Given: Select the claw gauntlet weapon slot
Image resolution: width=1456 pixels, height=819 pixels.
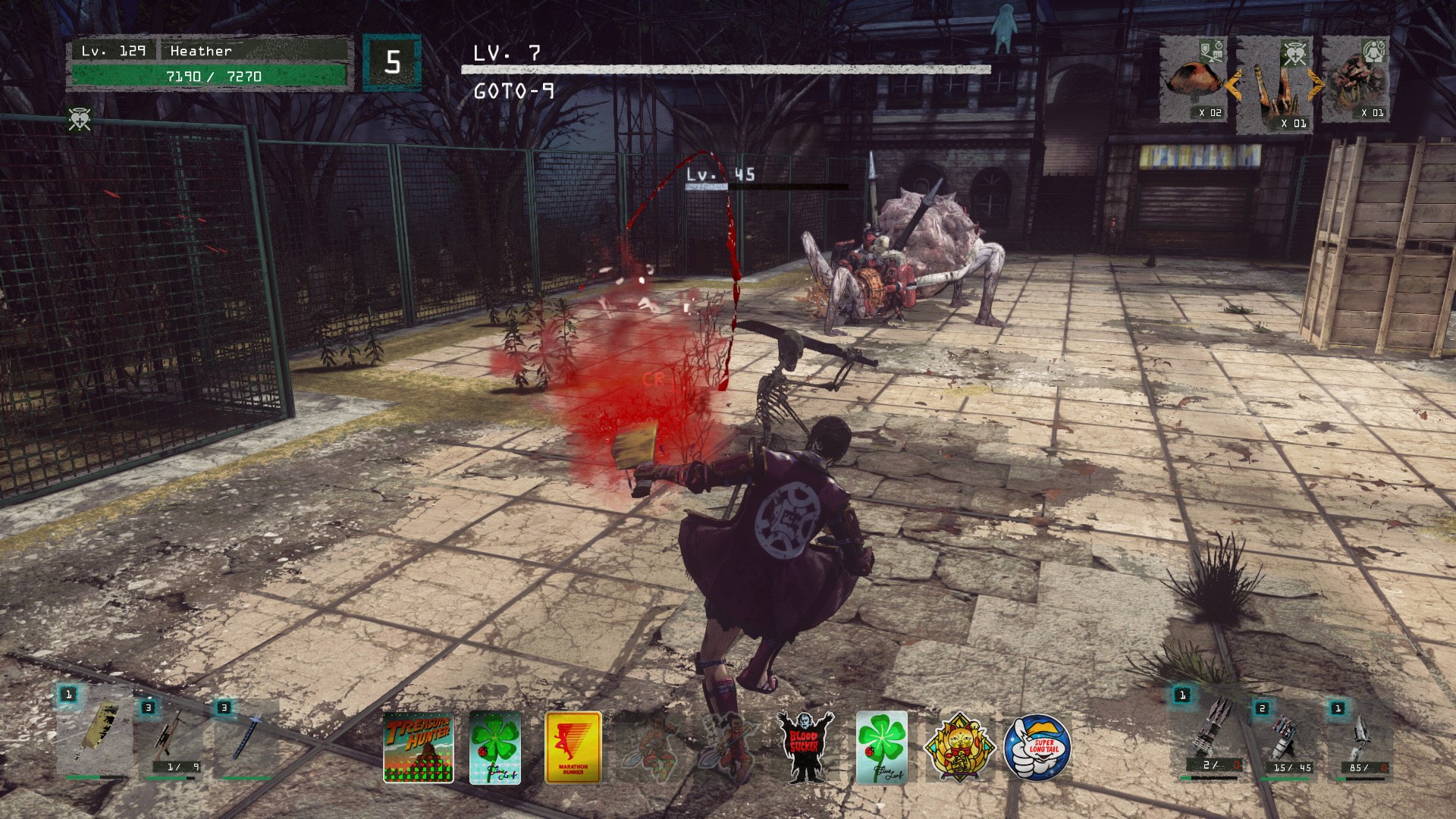Looking at the screenshot, I should click(x=1212, y=733).
